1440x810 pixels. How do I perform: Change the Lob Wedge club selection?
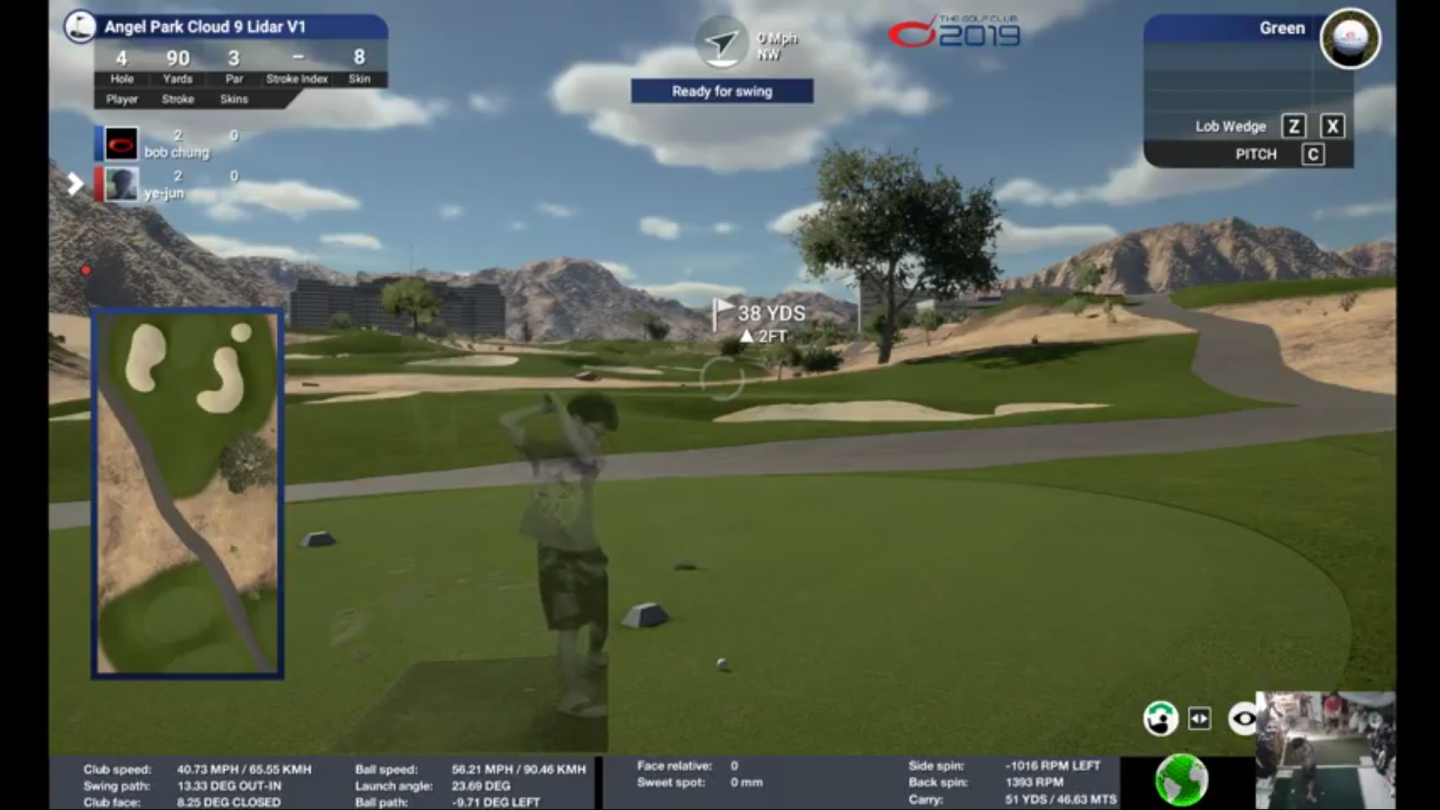(1230, 127)
